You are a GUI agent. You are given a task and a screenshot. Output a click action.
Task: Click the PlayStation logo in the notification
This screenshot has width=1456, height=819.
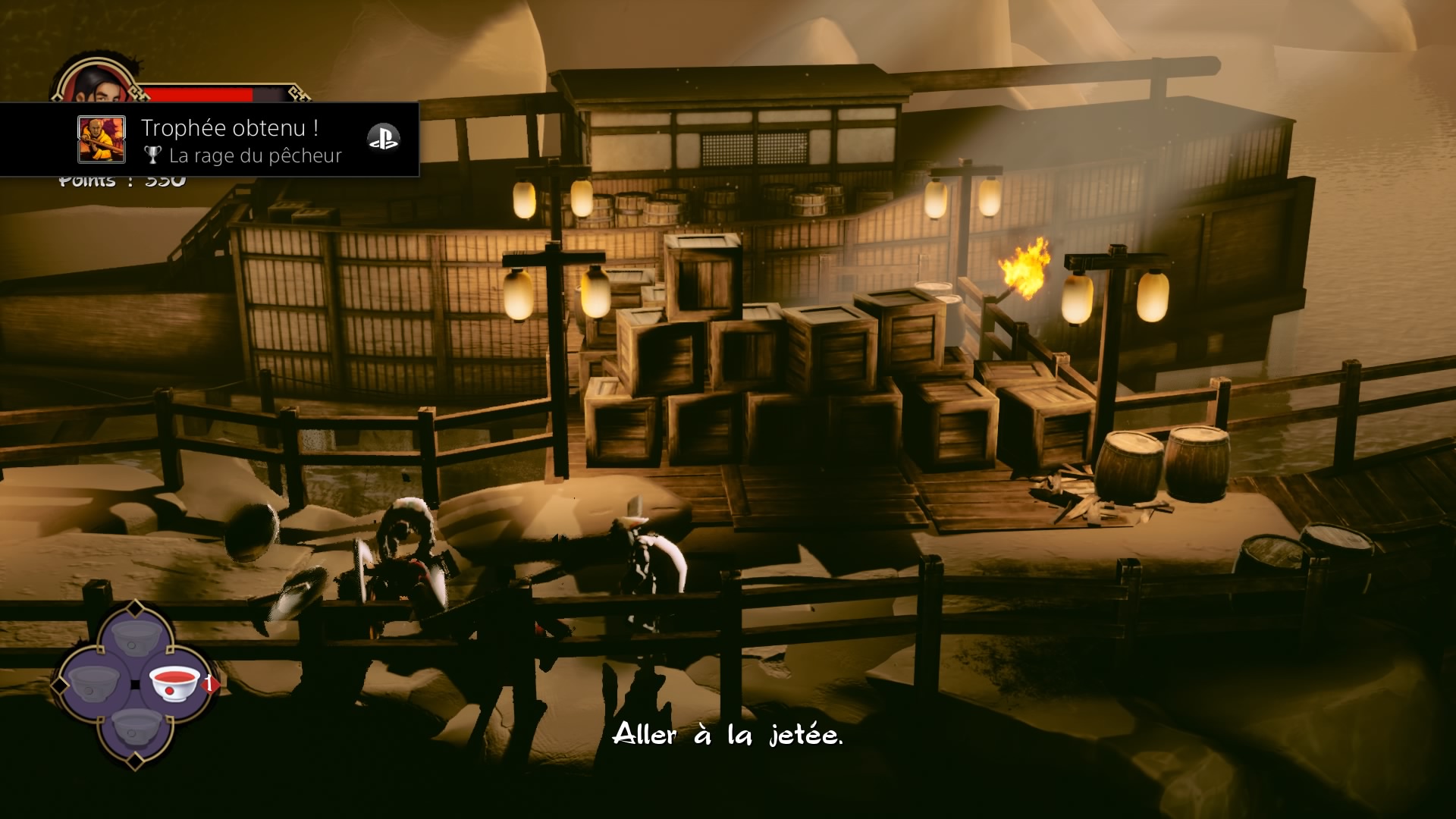click(x=383, y=138)
